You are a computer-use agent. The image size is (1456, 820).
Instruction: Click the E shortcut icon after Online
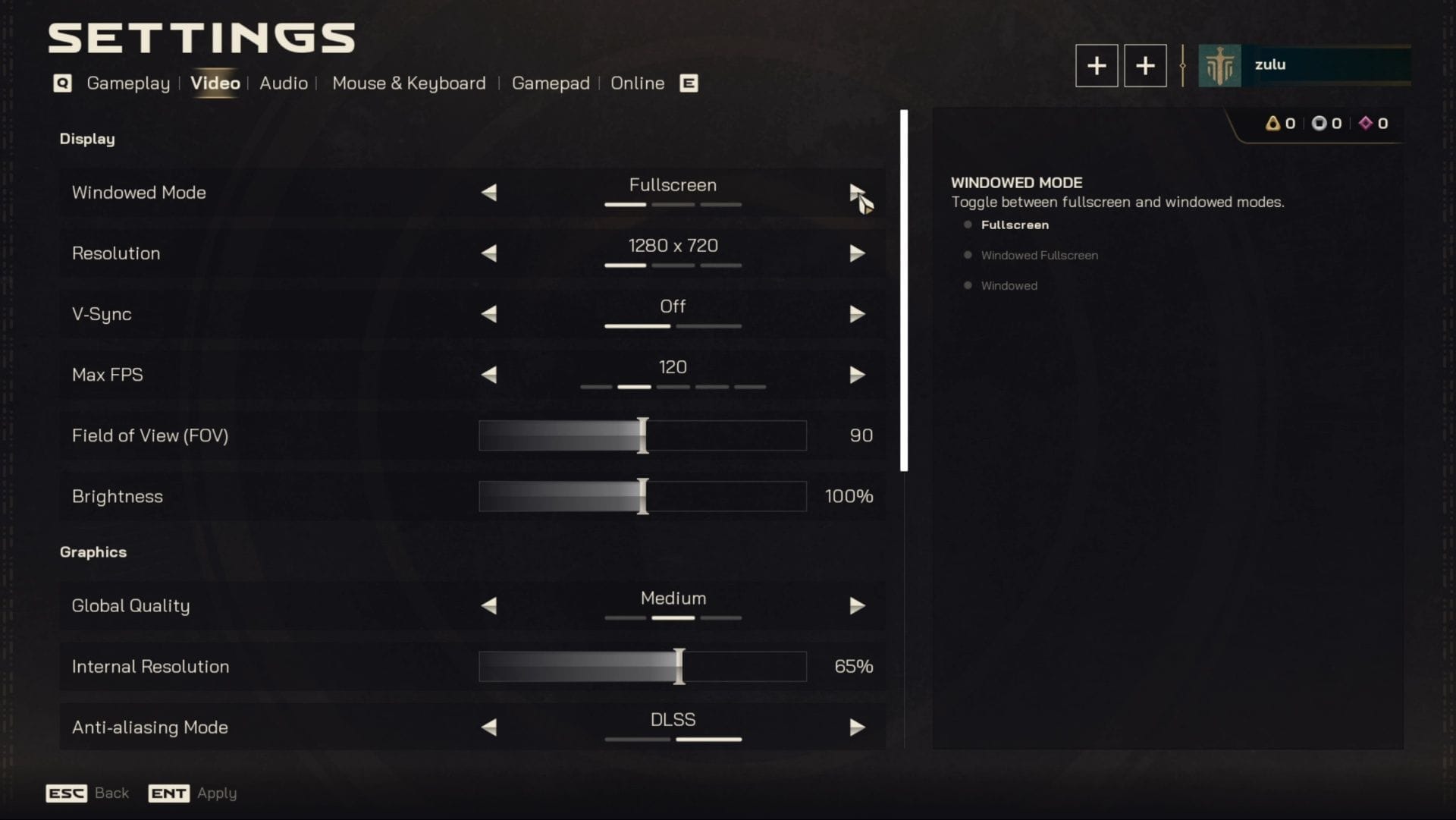pyautogui.click(x=688, y=83)
